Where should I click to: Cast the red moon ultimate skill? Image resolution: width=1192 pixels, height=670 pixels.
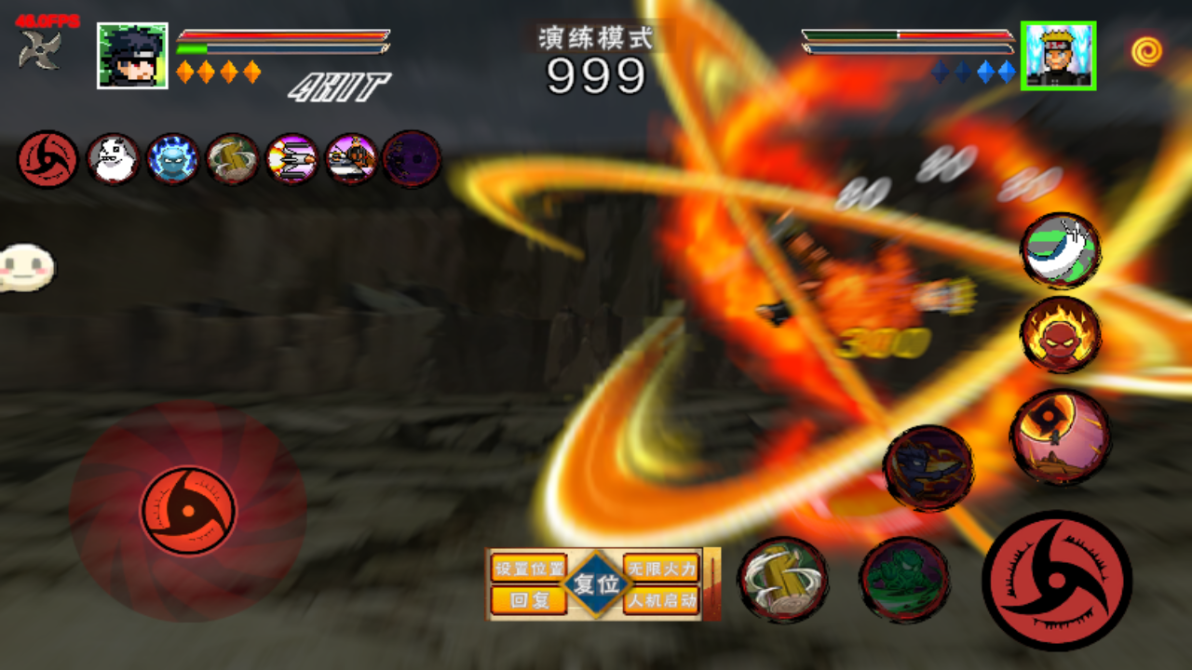click(x=1060, y=437)
